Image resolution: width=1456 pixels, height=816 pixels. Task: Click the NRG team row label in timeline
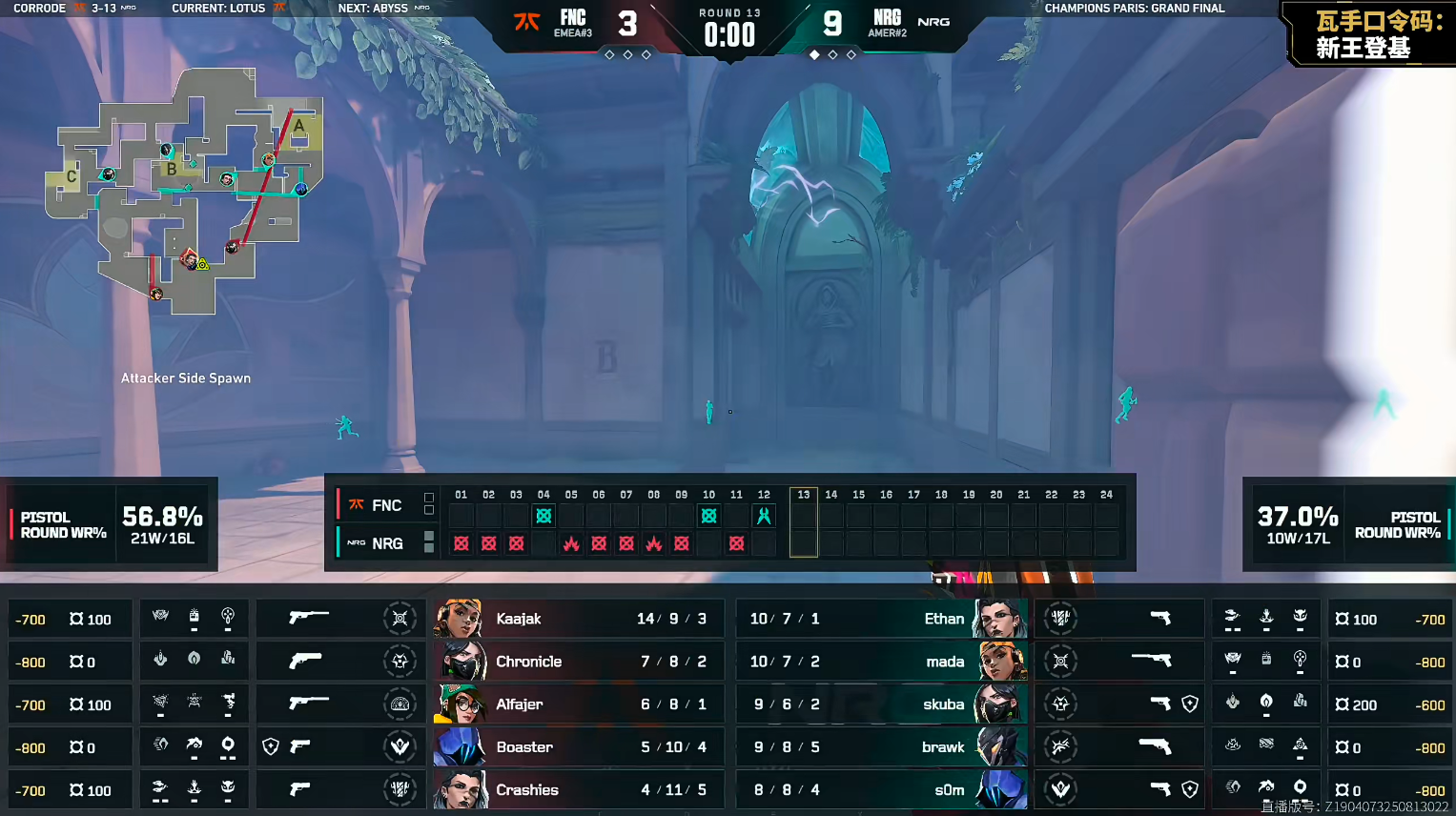[x=377, y=543]
